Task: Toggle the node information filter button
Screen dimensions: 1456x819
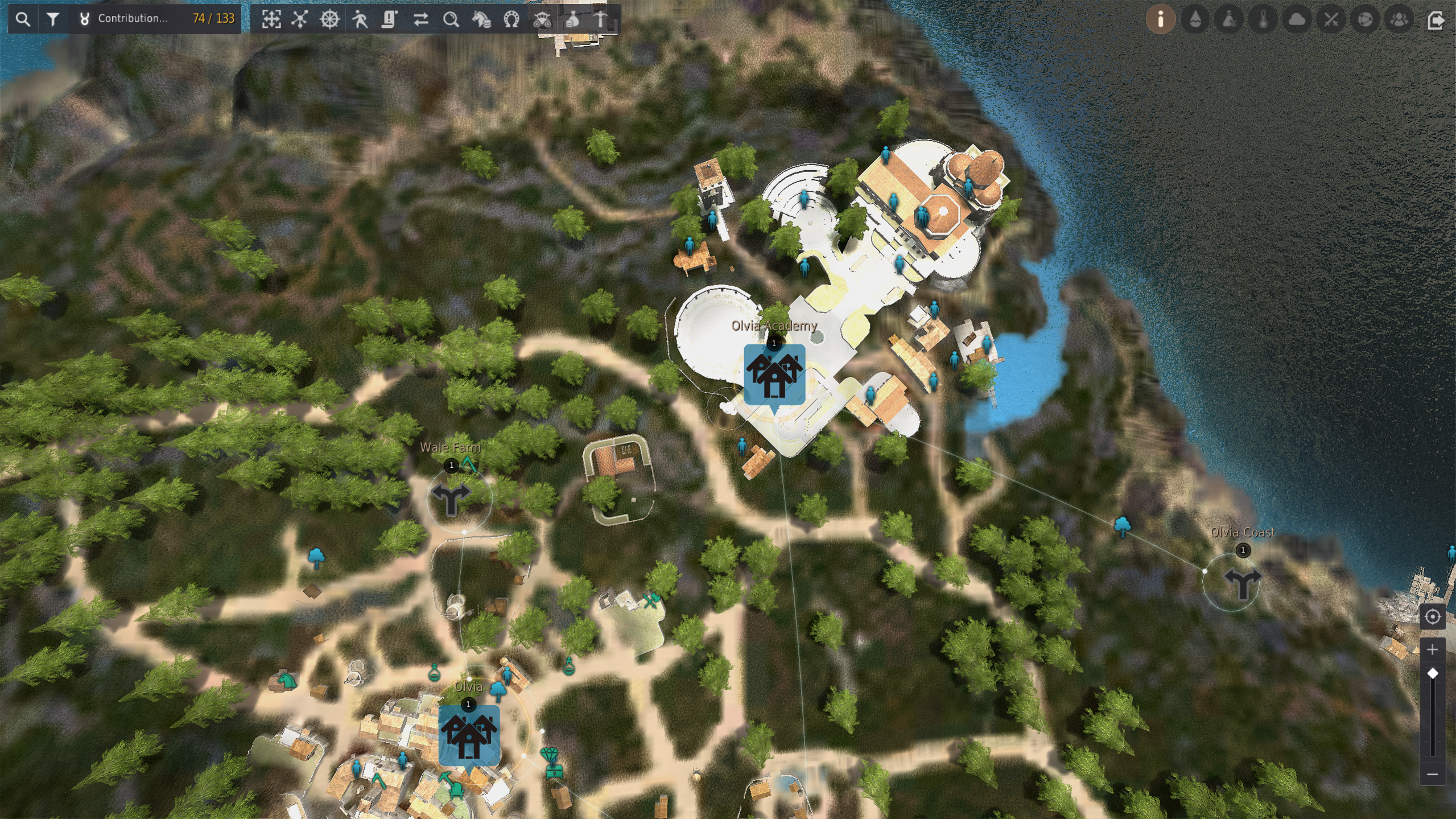Action: (1160, 19)
